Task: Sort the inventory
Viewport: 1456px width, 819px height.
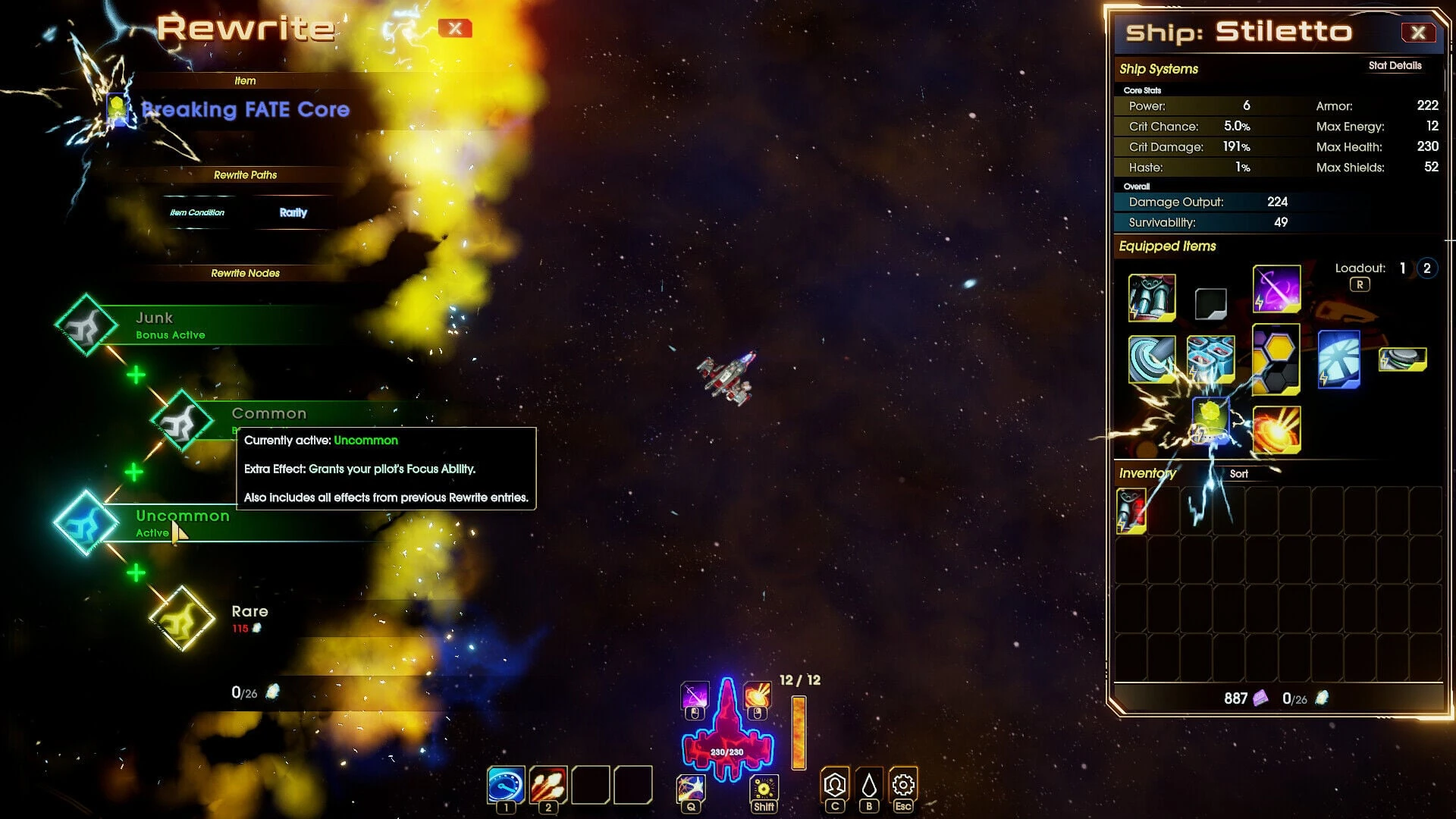Action: click(x=1238, y=474)
